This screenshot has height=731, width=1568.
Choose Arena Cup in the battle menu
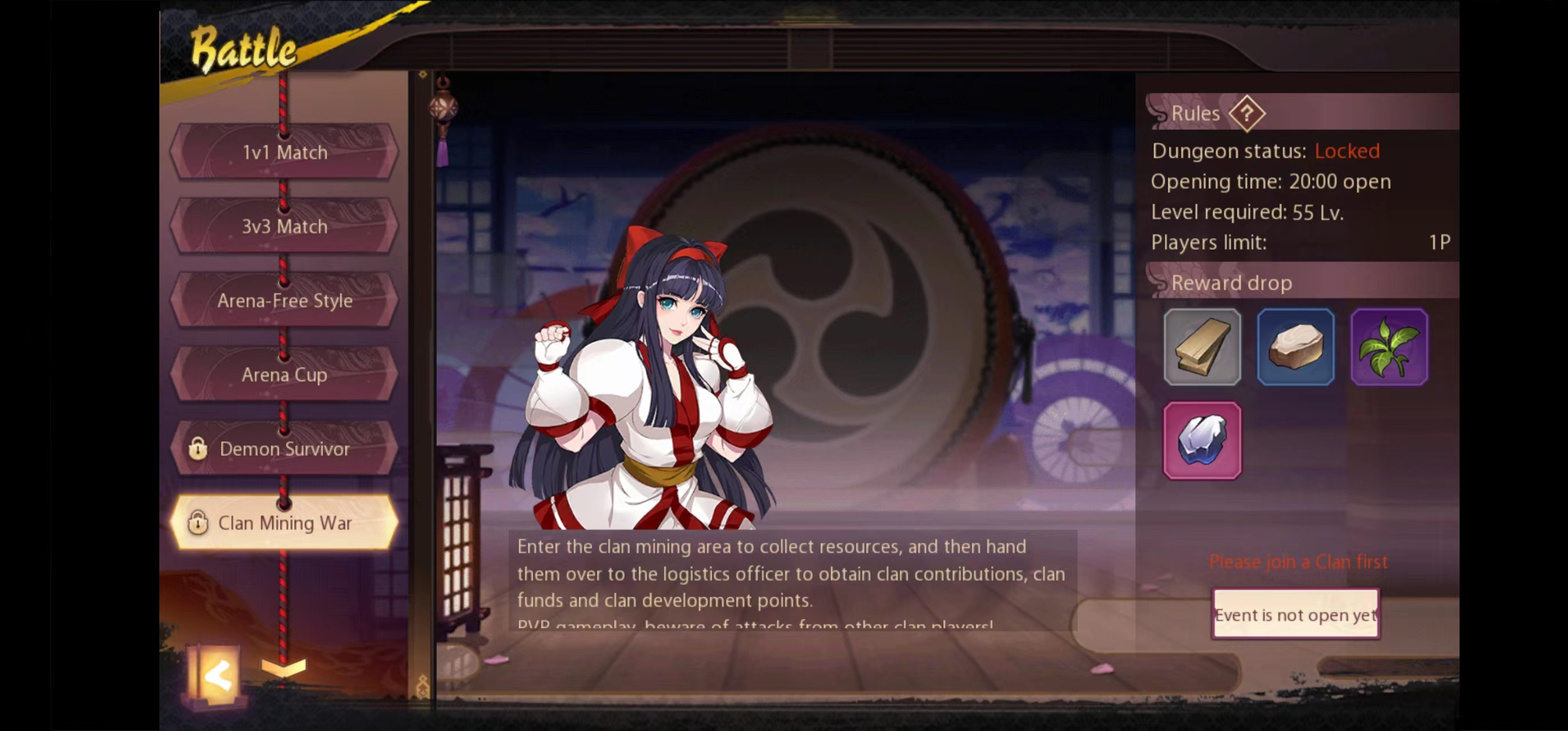point(284,375)
